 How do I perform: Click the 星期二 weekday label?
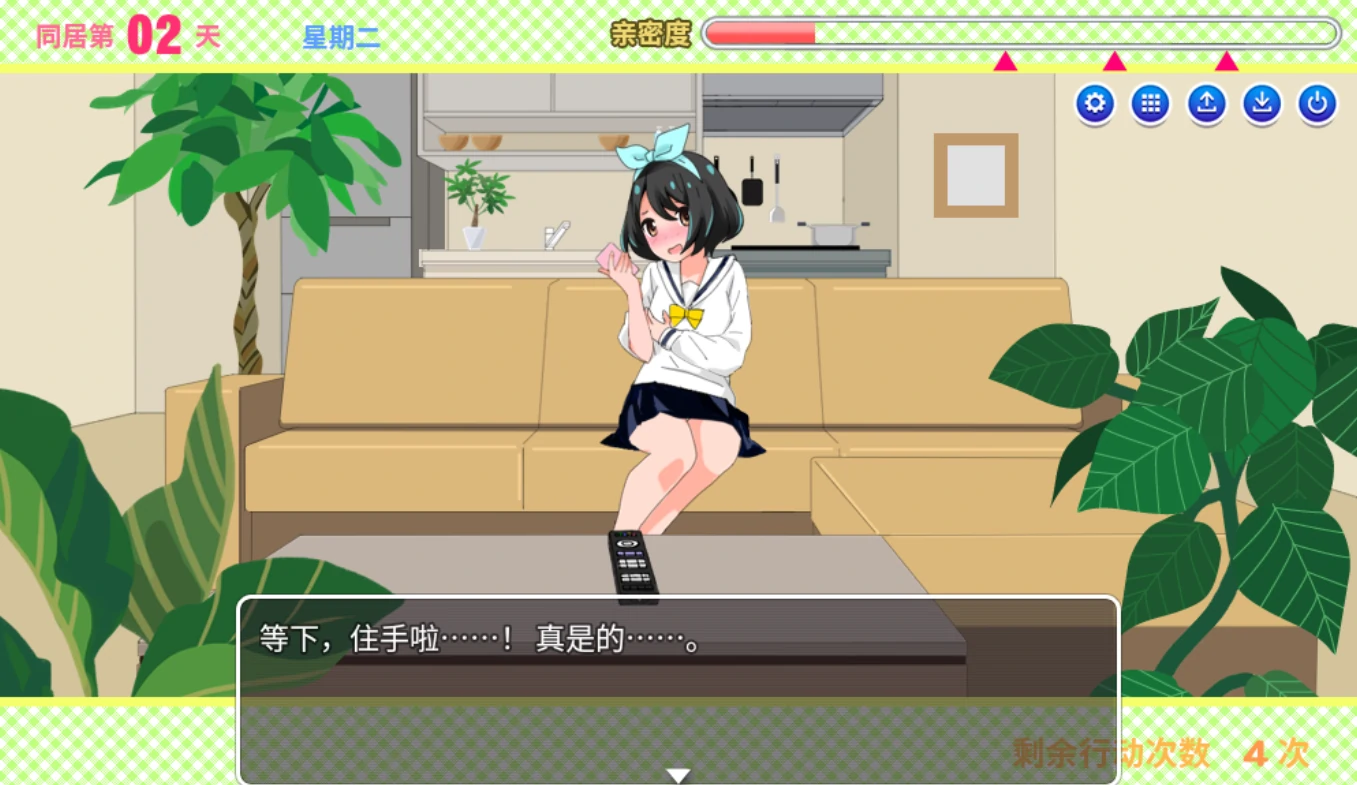[340, 34]
